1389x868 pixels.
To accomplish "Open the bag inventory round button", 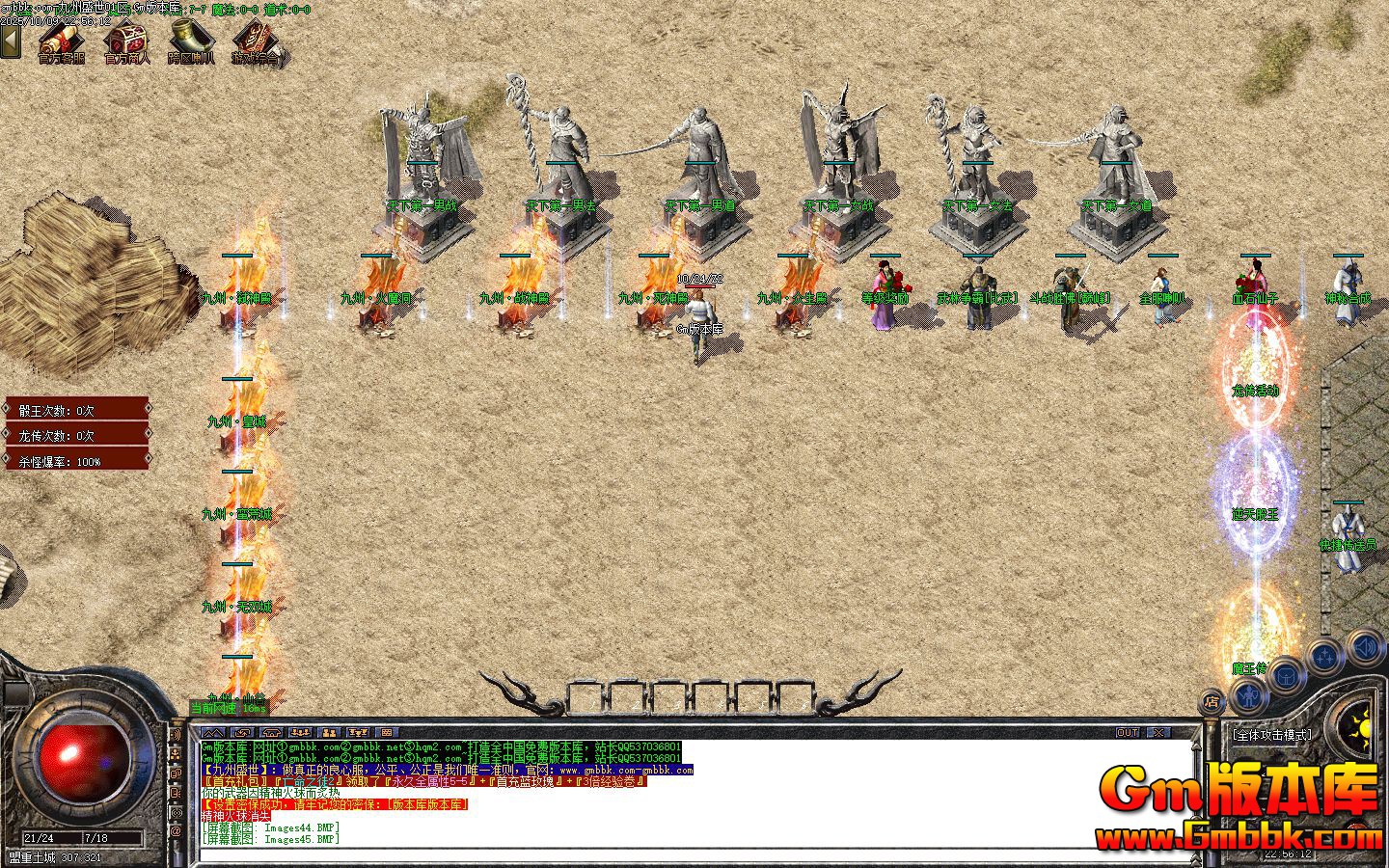I will point(1286,675).
